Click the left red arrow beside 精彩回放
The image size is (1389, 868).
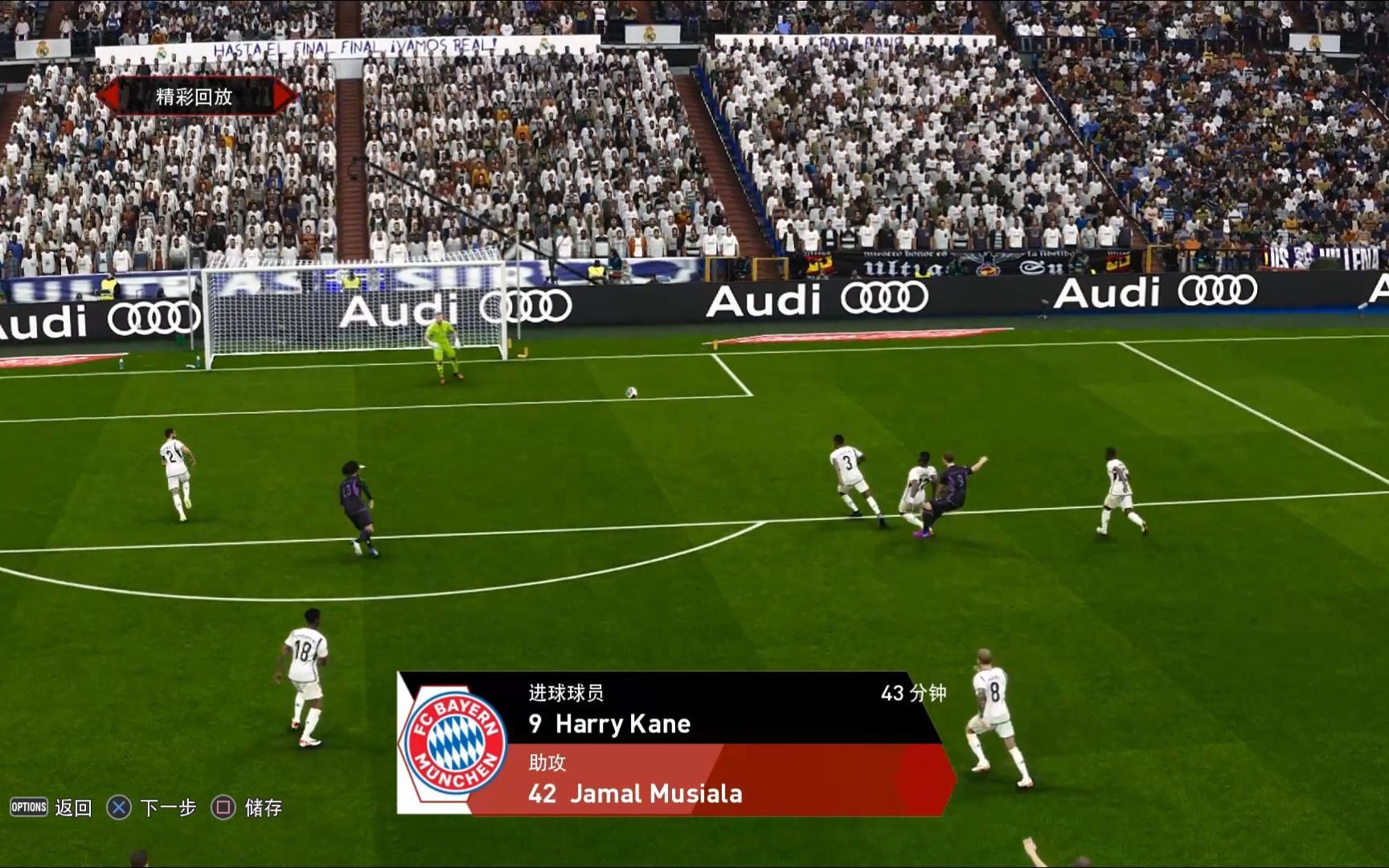tap(109, 96)
